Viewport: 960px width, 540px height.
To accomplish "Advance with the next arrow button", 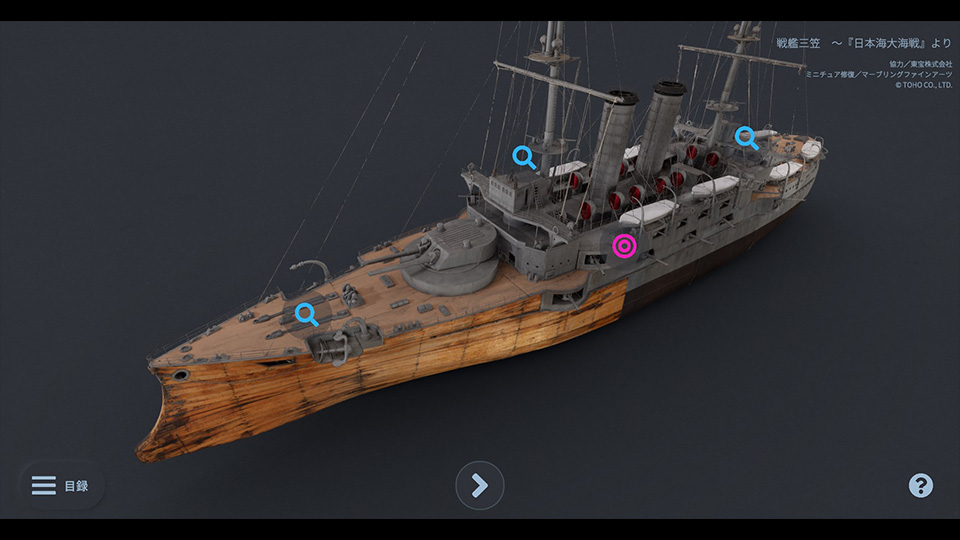I will point(480,486).
